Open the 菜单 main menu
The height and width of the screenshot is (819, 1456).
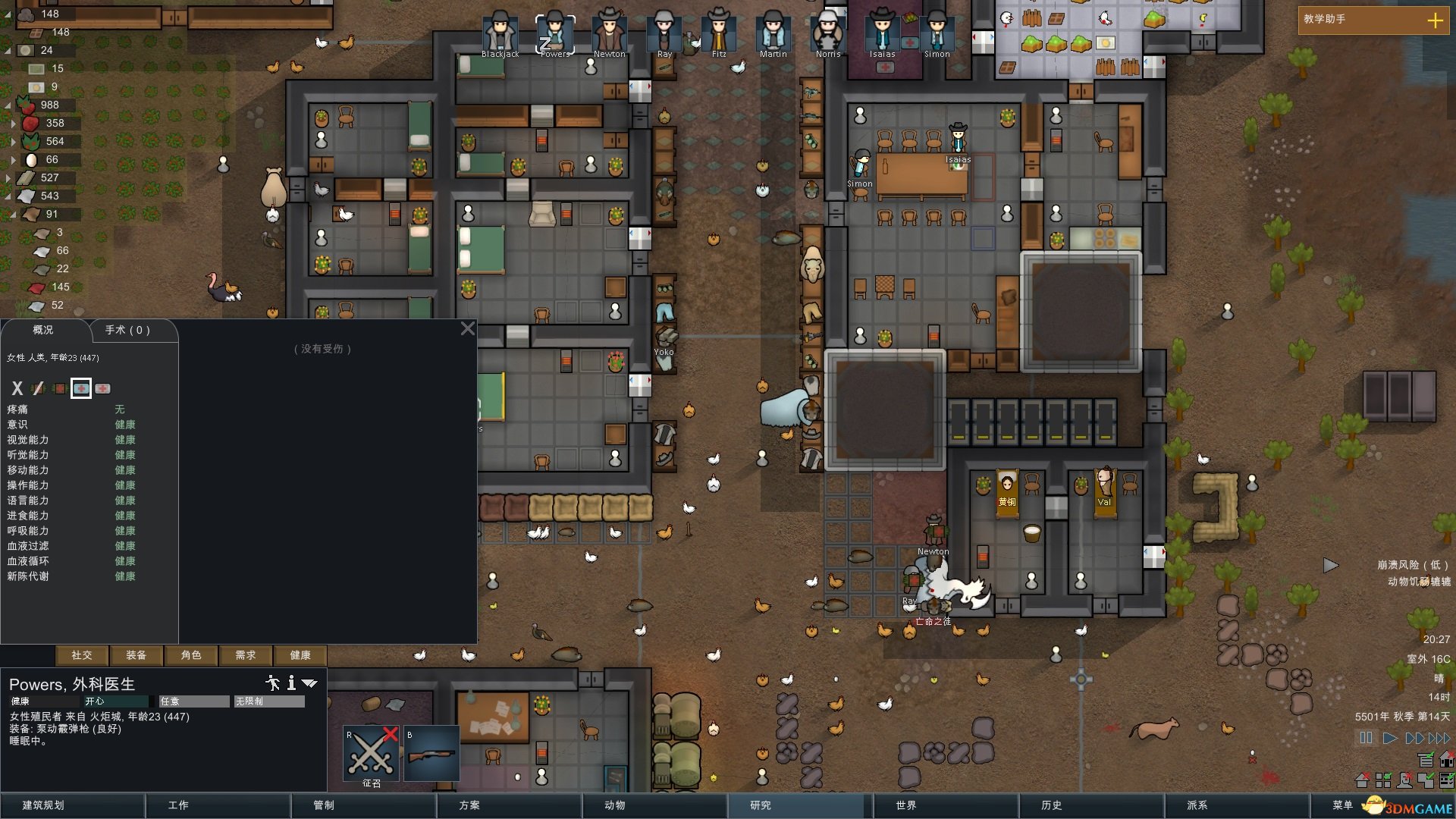tap(1342, 805)
